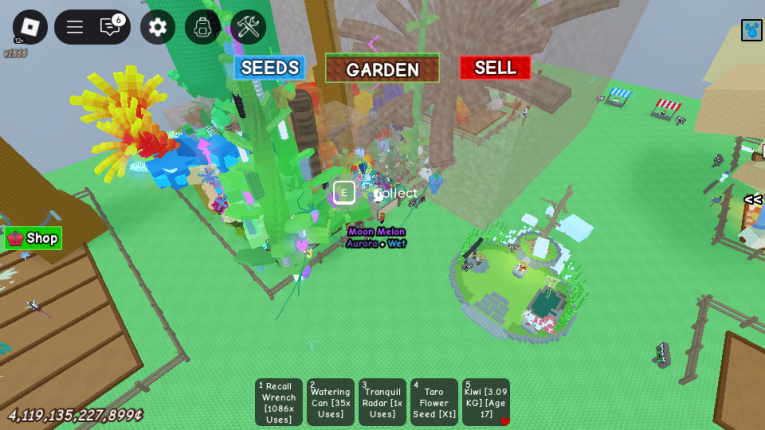Click the blue water droplets weather icon

pos(751,31)
